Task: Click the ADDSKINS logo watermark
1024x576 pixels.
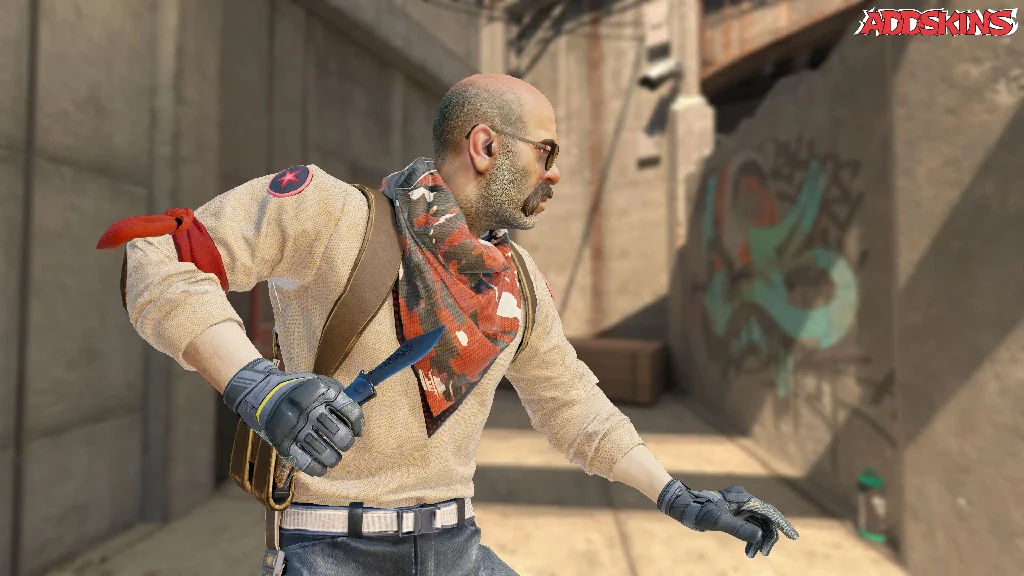Action: click(936, 22)
